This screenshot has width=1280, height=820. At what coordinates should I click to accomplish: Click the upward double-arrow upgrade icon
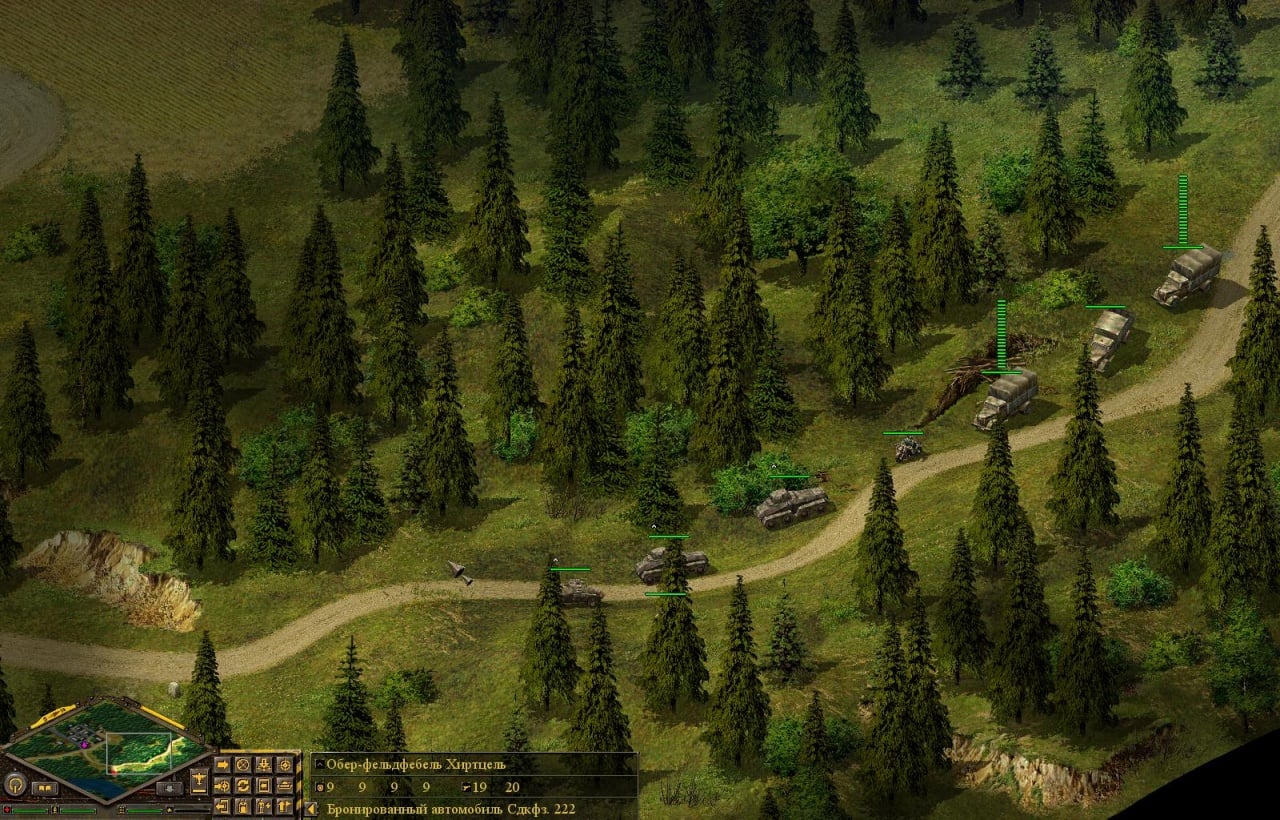284,806
